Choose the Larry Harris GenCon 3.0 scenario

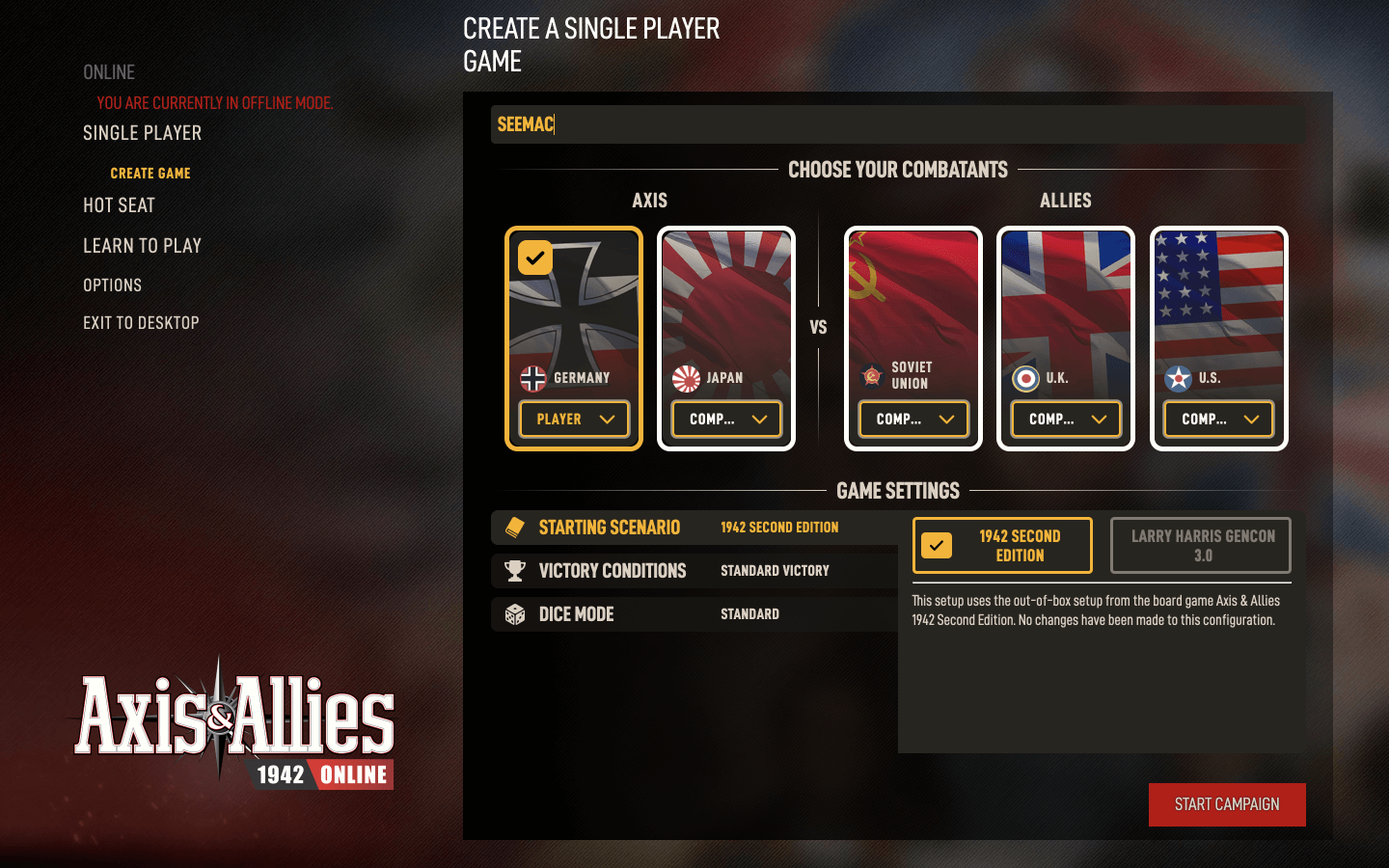click(x=1201, y=546)
